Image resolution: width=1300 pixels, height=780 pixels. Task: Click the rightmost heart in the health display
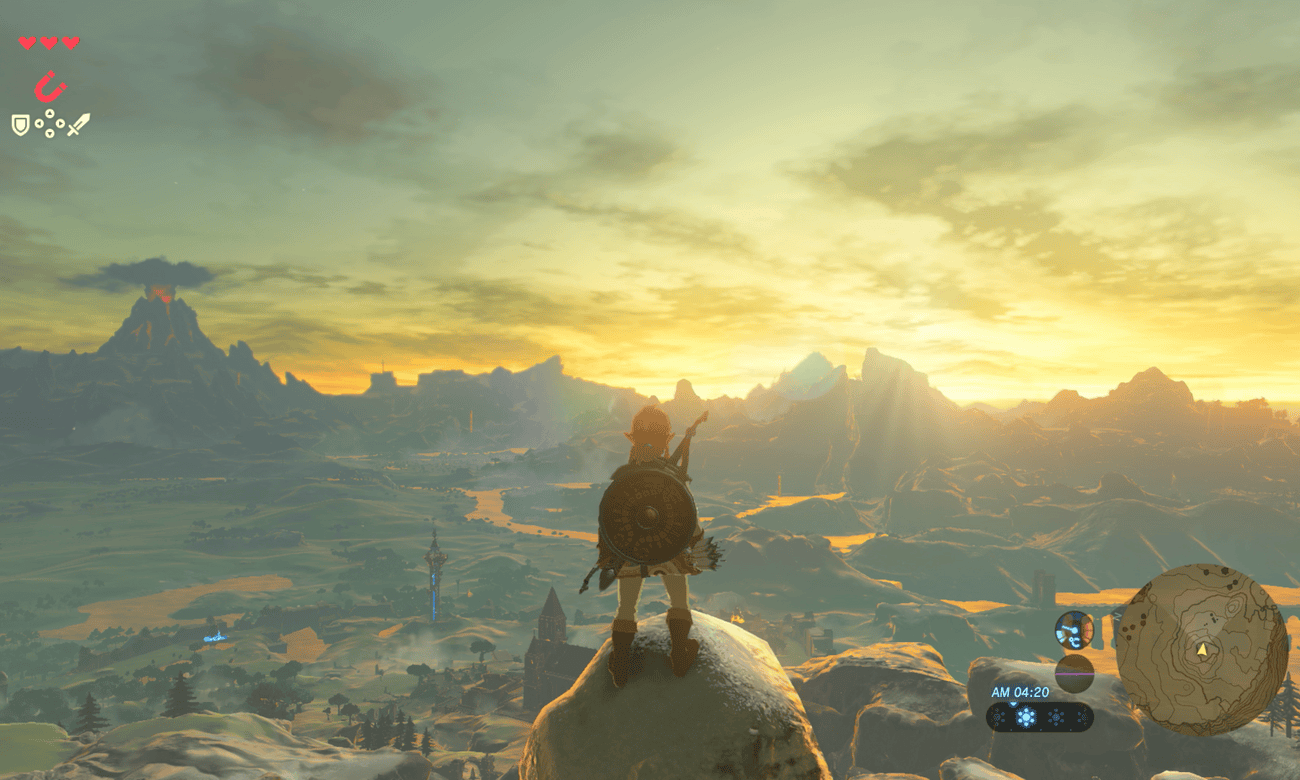tap(71, 44)
